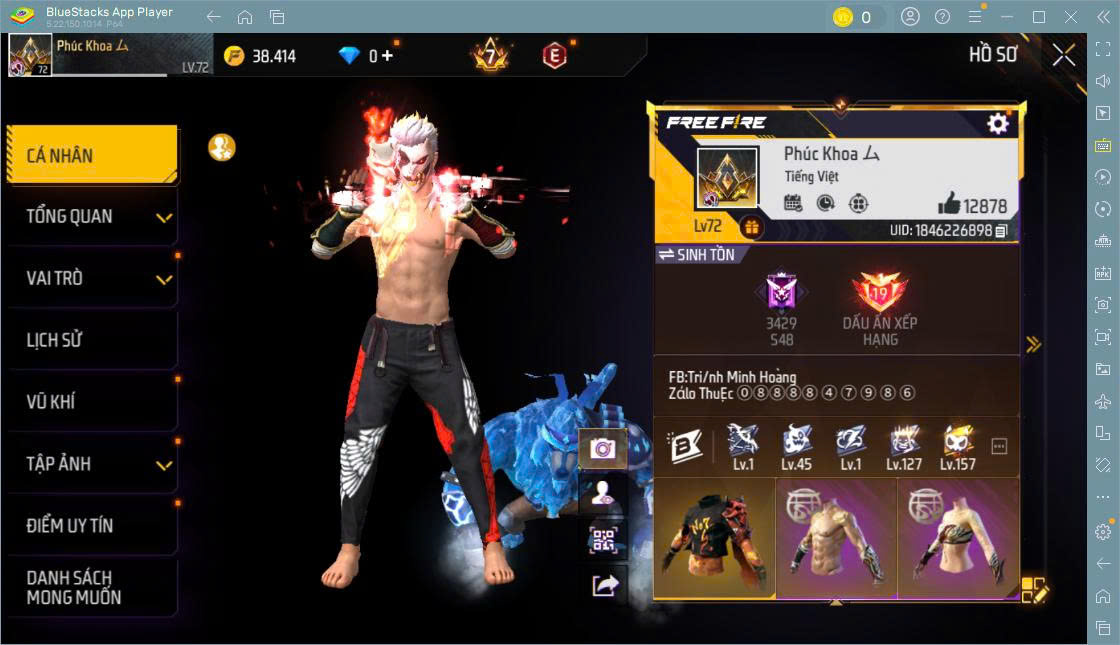Open the gift box under avatar
Screen dimensions: 1120x645
point(751,228)
